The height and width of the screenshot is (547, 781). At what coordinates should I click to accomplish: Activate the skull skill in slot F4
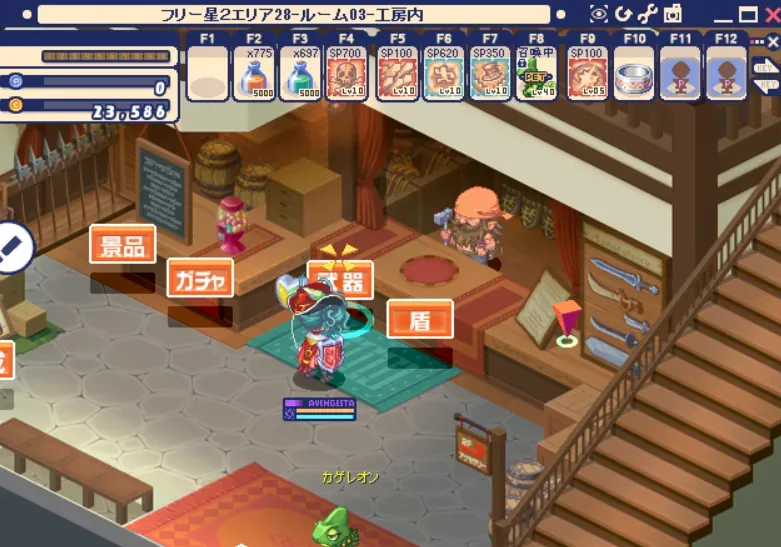pyautogui.click(x=347, y=73)
